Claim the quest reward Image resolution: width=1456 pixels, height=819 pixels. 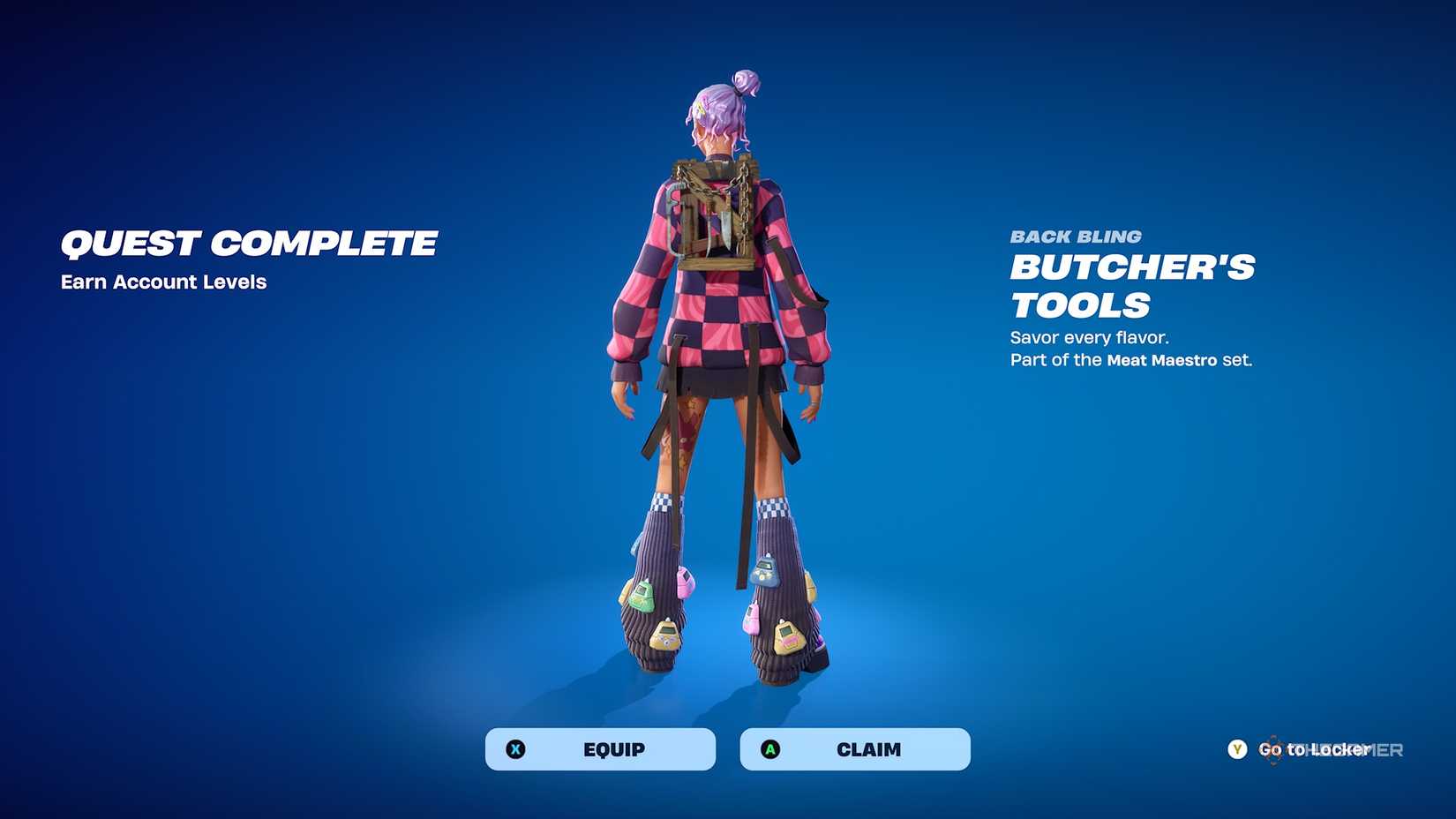[x=854, y=749]
